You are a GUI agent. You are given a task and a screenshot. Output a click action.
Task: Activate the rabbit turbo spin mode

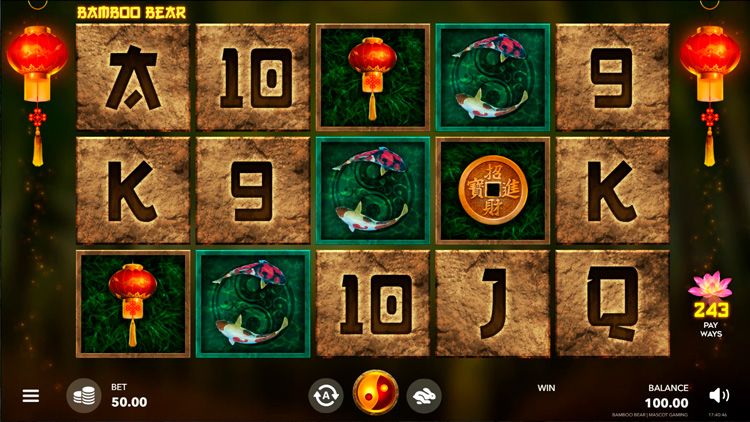pos(424,394)
